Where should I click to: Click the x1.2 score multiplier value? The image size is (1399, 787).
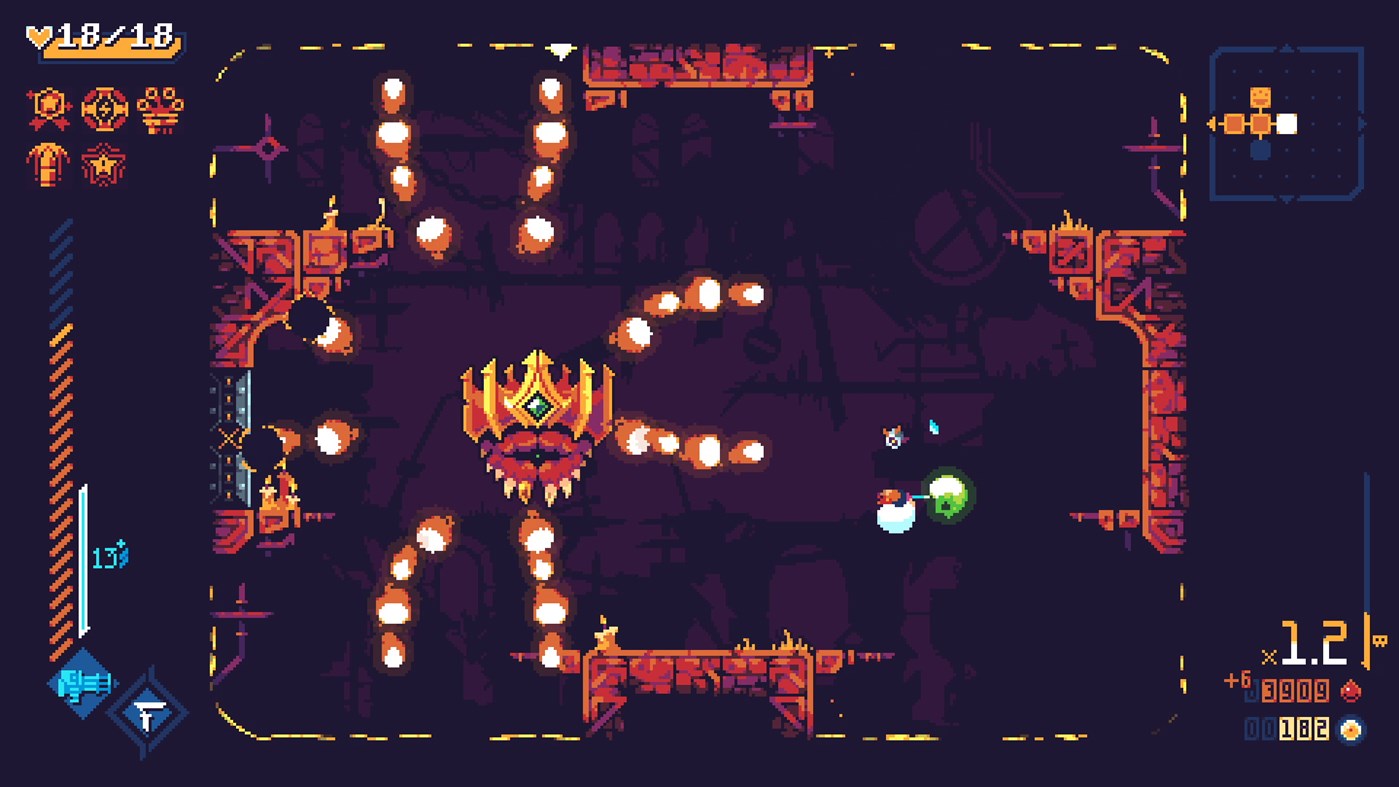coord(1313,643)
